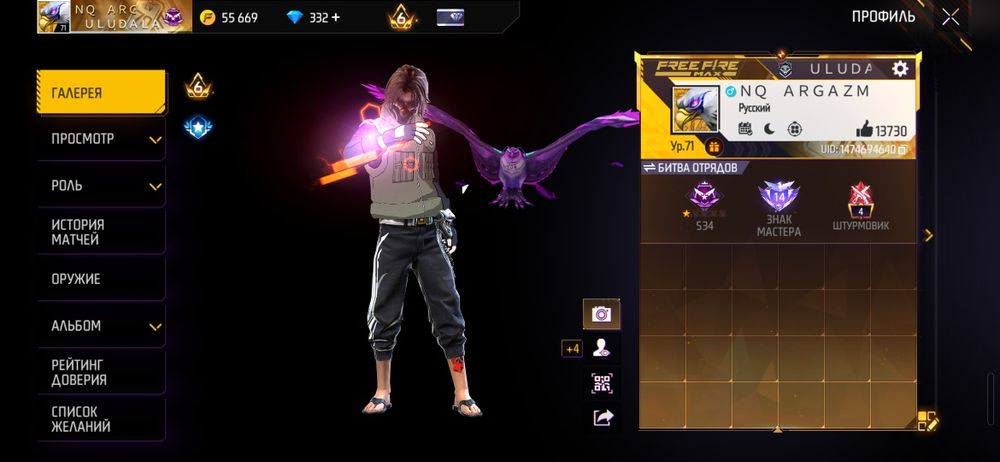The height and width of the screenshot is (462, 1000).
Task: Open the Галерея tab
Action: (101, 93)
